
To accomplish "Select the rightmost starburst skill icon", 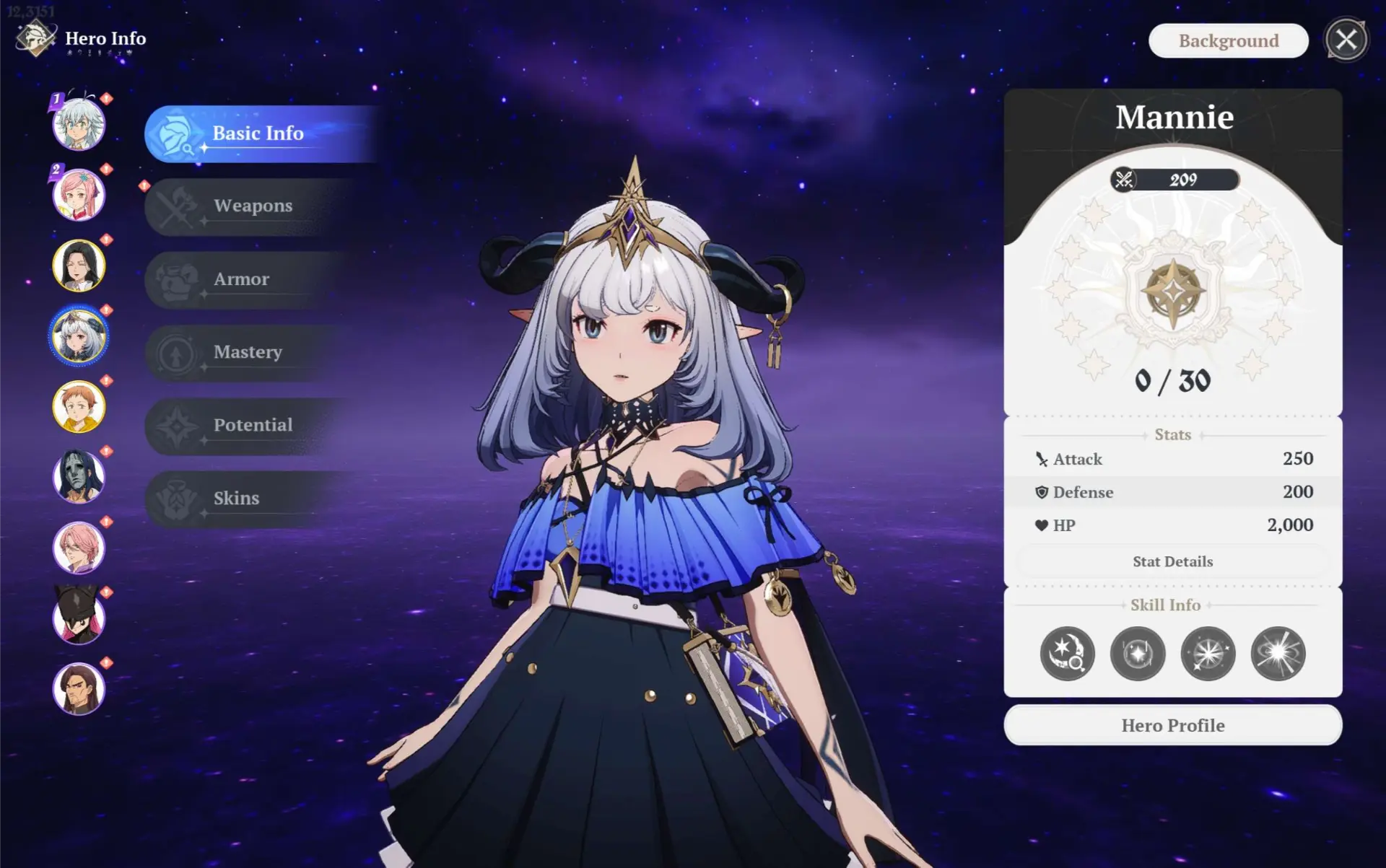I will click(x=1278, y=654).
